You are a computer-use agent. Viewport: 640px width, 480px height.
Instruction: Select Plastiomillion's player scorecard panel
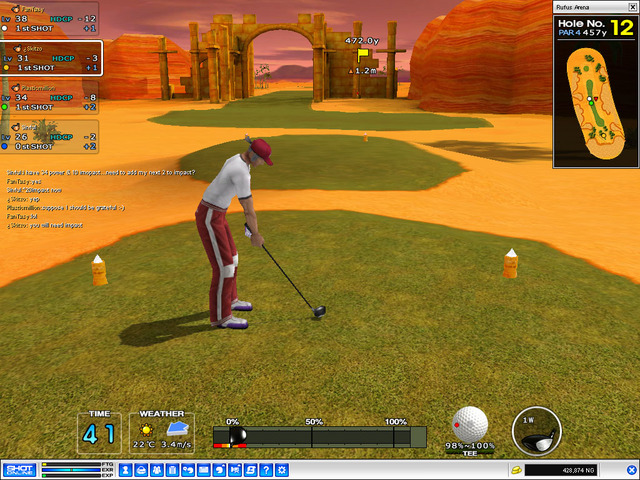[50, 98]
